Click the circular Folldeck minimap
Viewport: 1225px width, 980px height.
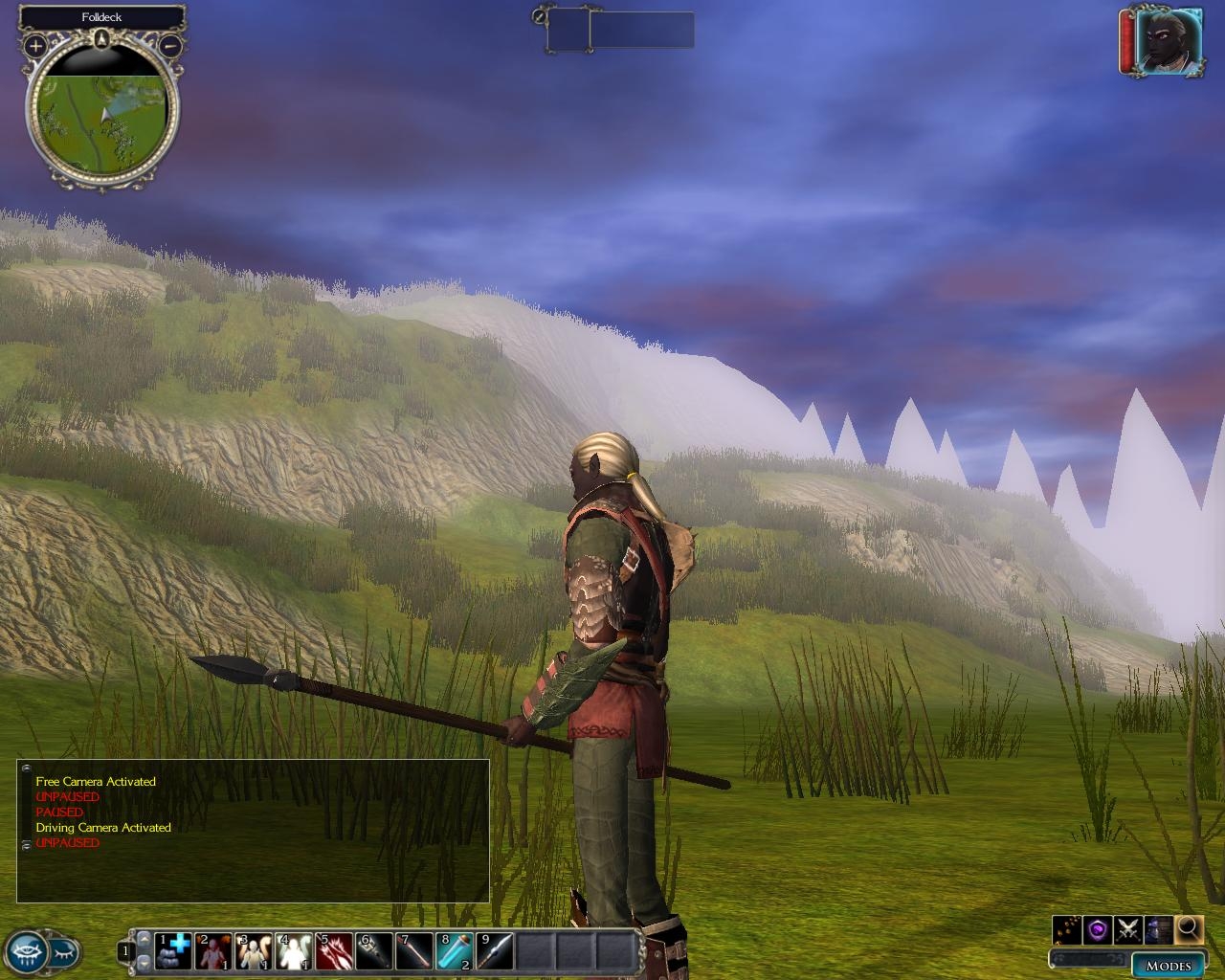[102, 111]
